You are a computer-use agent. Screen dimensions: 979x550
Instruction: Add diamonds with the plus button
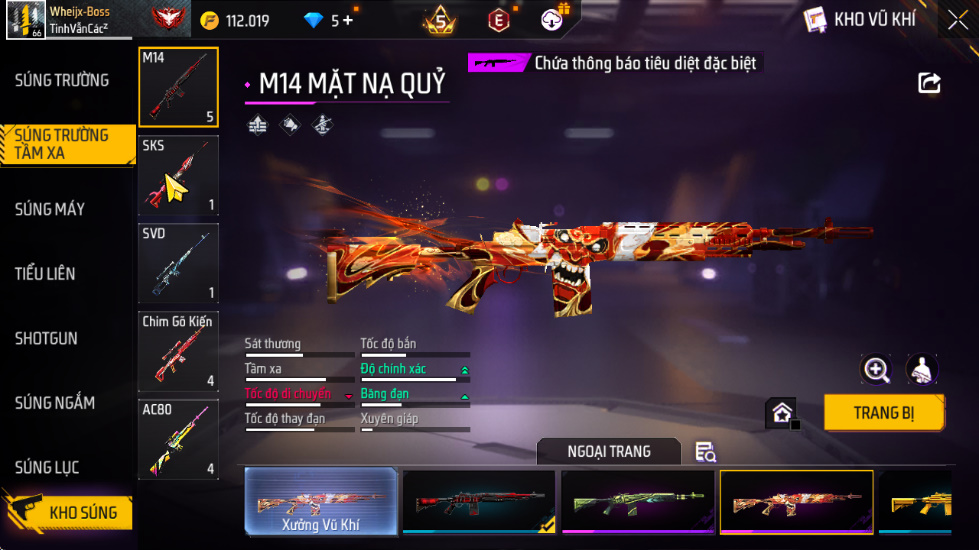pyautogui.click(x=348, y=20)
